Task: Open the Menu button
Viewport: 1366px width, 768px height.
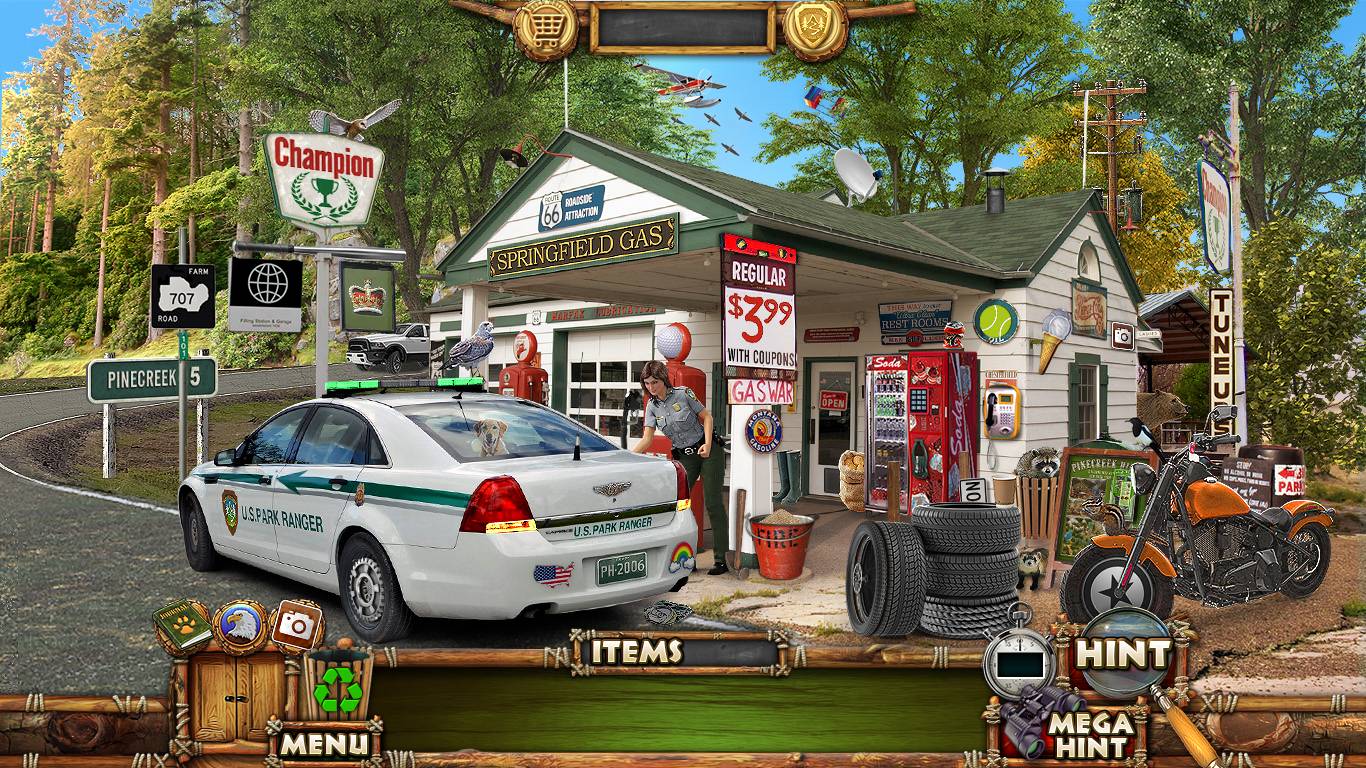Action: 324,744
